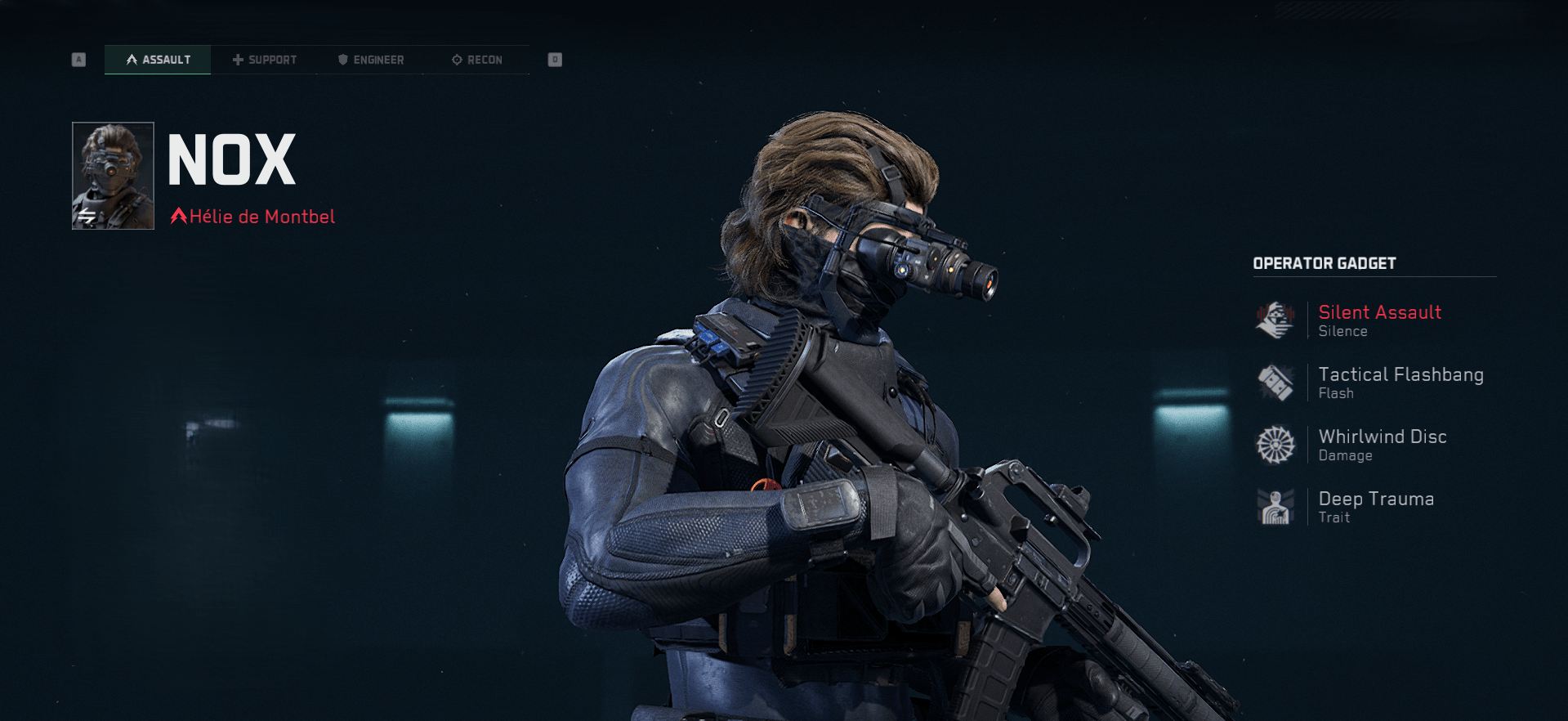Image resolution: width=1568 pixels, height=721 pixels.
Task: Click the Nox operator portrait
Action: (x=113, y=176)
